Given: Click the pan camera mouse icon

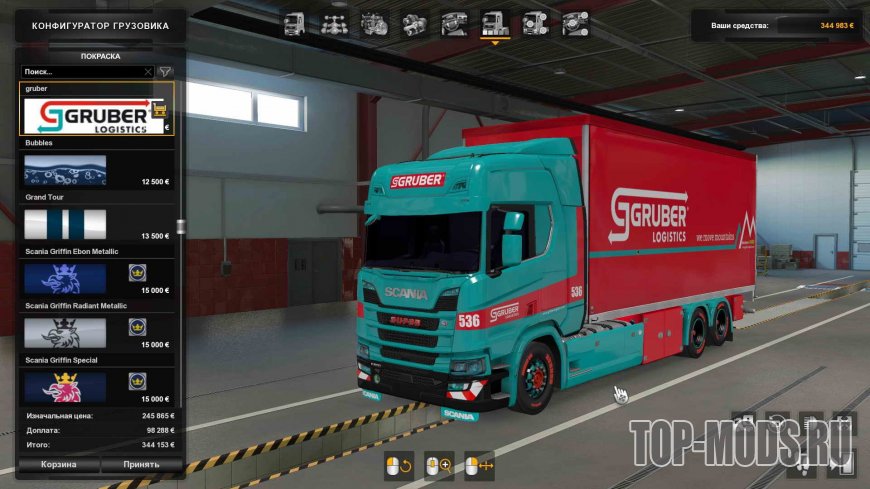Looking at the screenshot, I should point(480,465).
